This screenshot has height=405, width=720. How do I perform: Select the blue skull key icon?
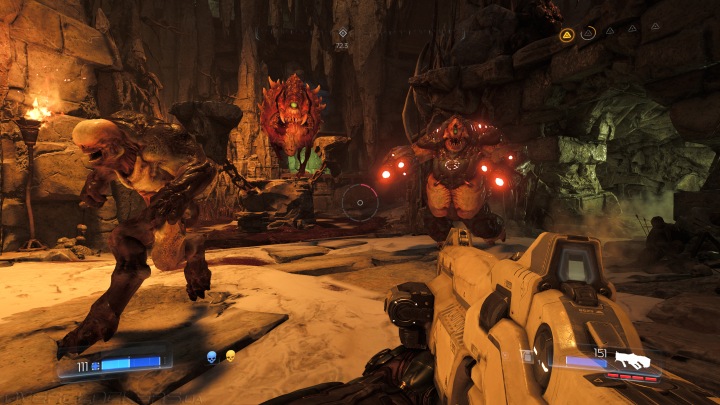(x=212, y=356)
